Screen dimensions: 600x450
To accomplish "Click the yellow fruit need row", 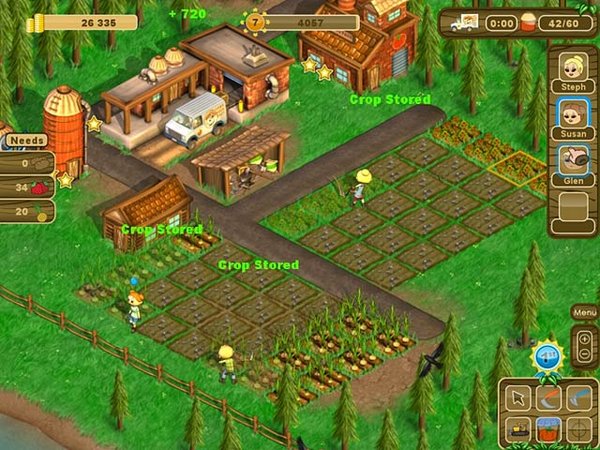I will point(27,211).
